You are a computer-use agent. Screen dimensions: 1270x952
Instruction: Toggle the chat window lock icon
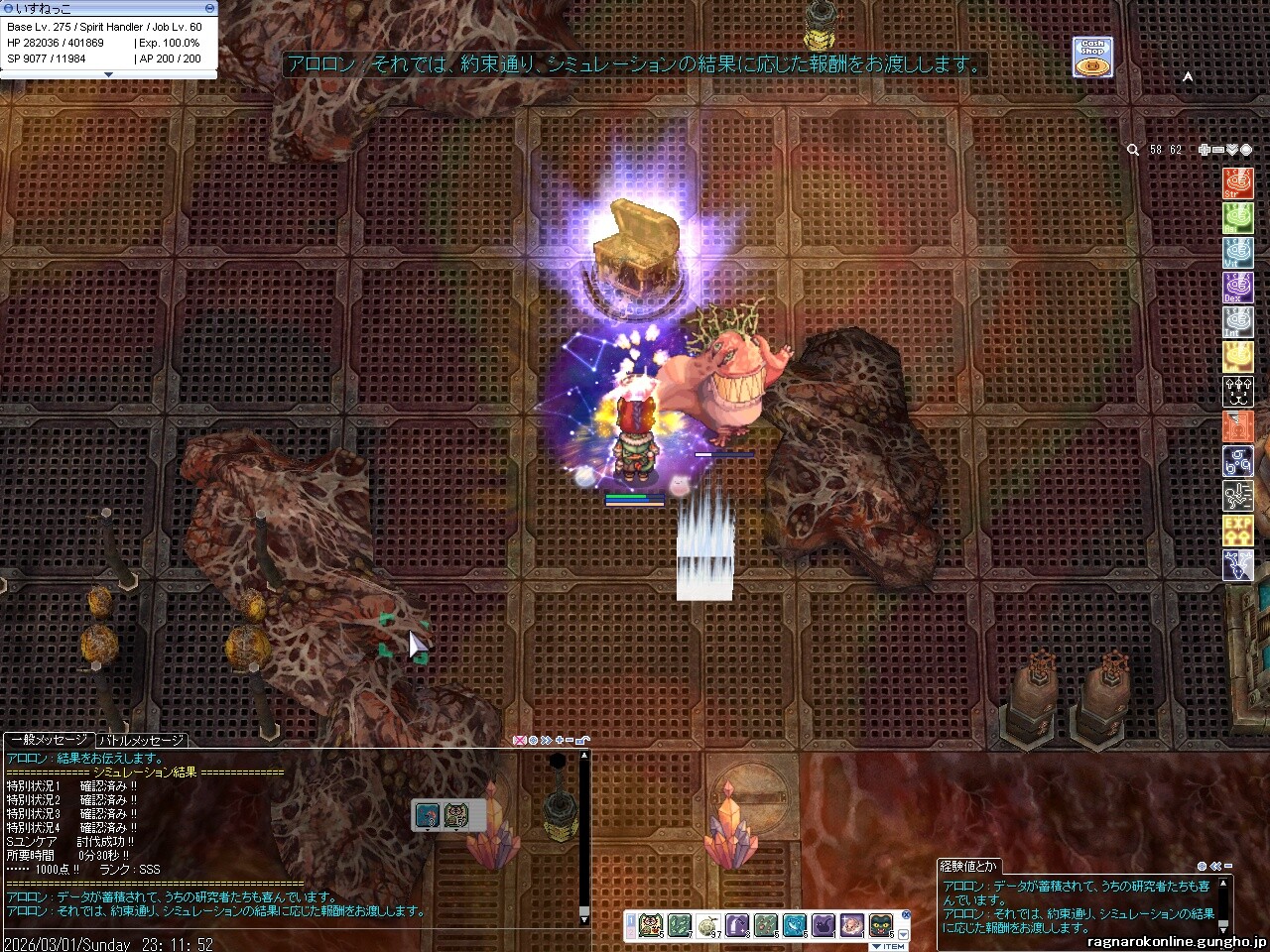583,740
